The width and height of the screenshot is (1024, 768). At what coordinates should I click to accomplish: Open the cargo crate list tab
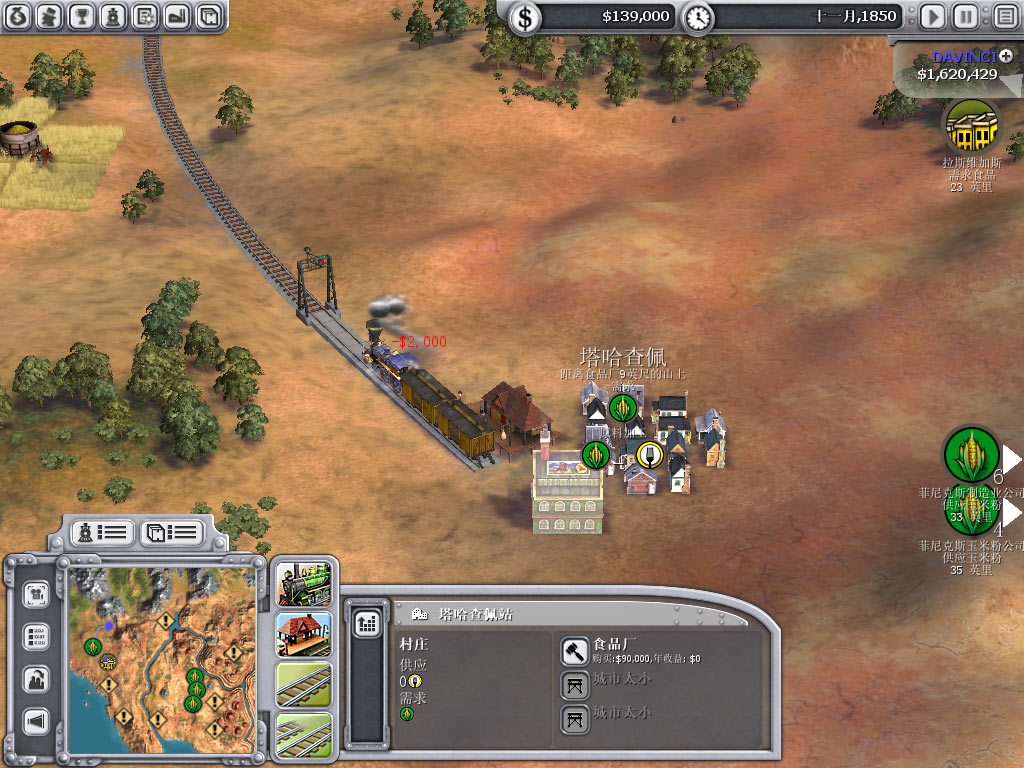(170, 532)
